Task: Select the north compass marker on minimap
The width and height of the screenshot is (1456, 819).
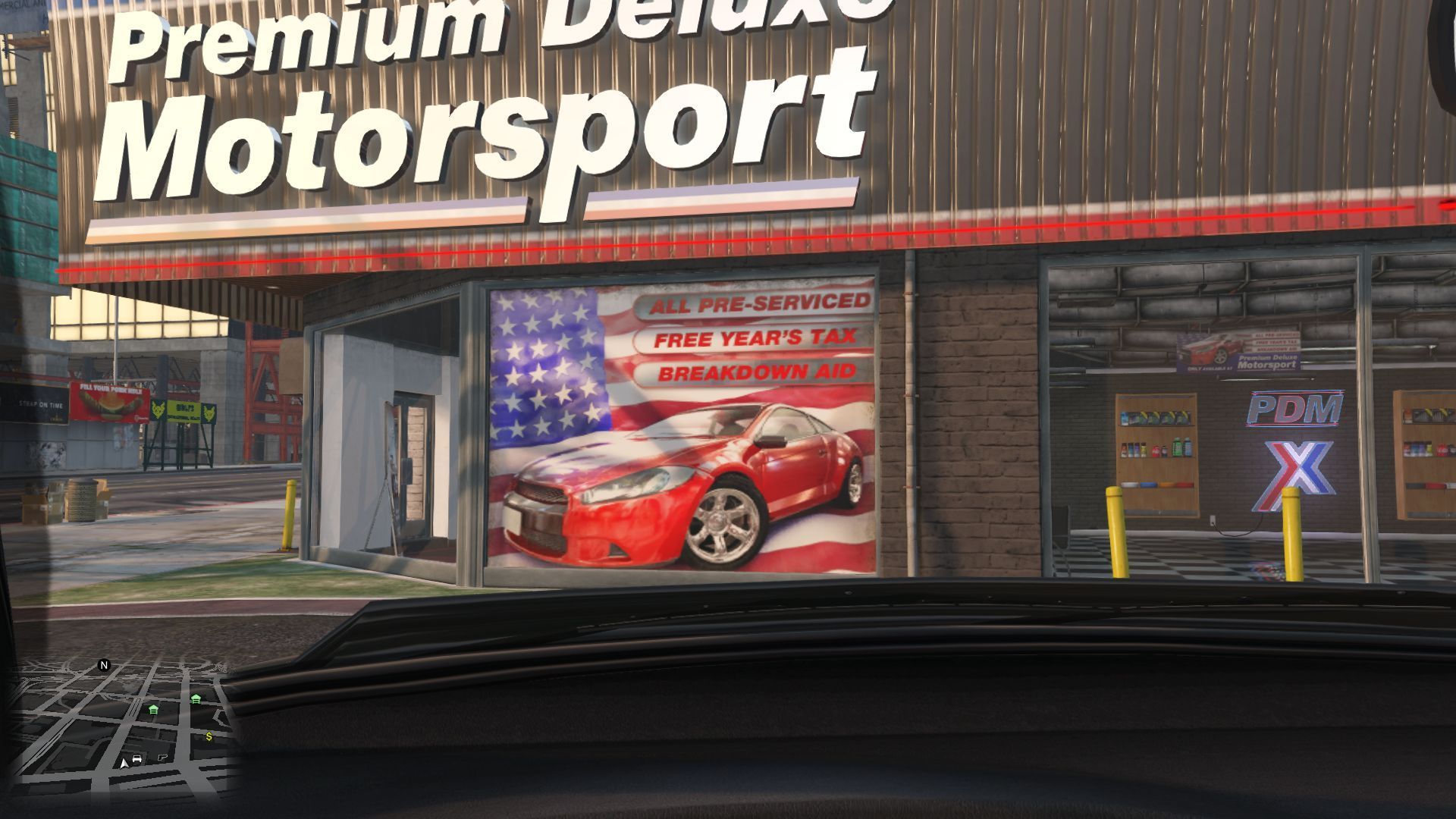Action: point(105,665)
